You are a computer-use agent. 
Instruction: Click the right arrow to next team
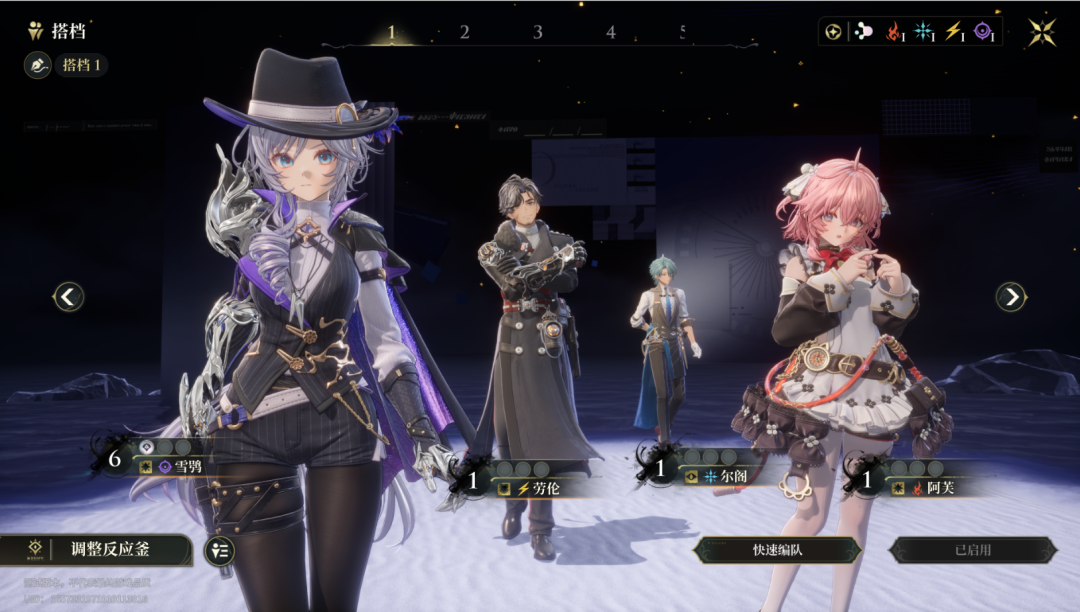click(1011, 296)
